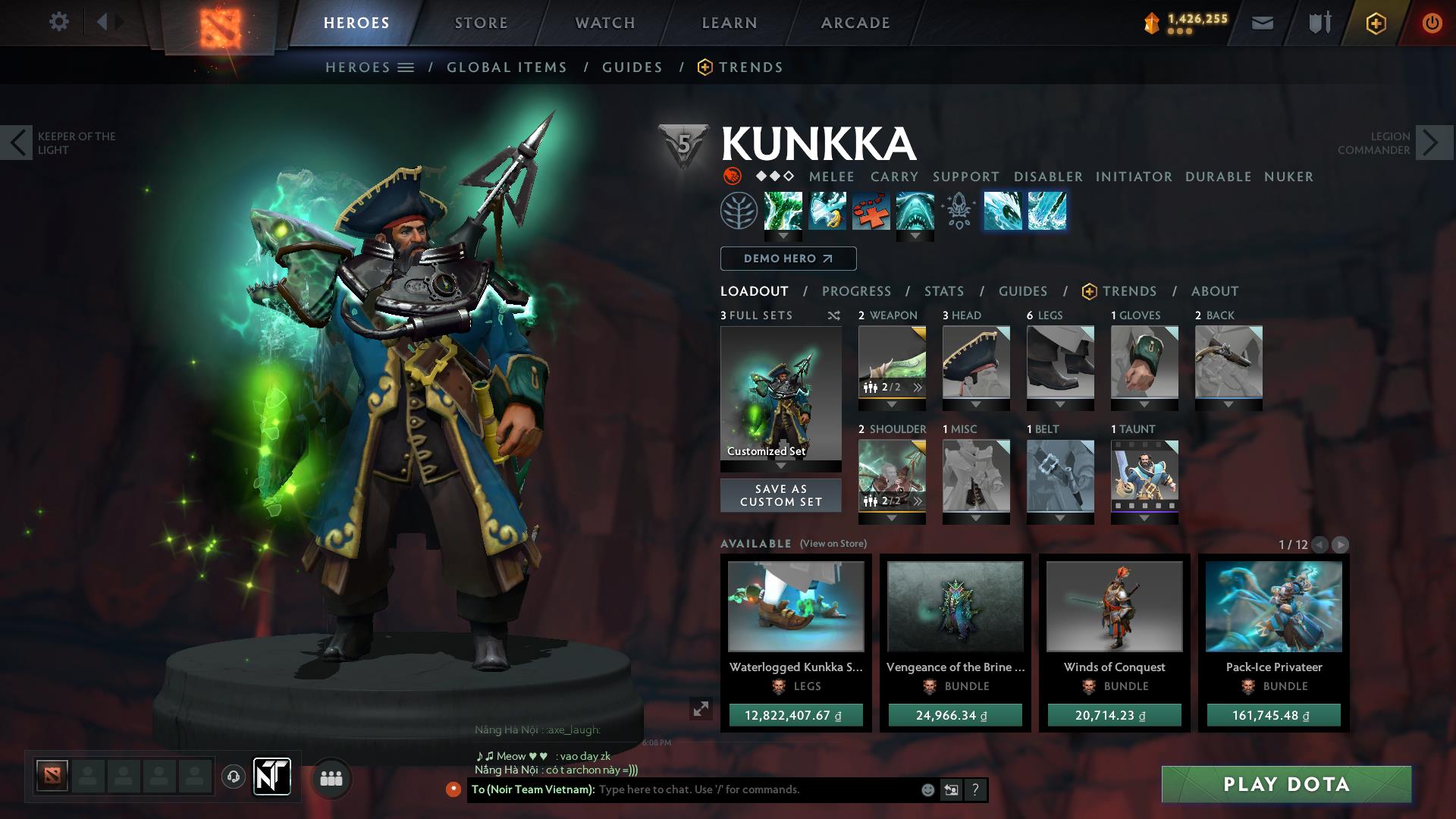Select the Pack-Ice Privateer bundle thumbnail
Image resolution: width=1456 pixels, height=819 pixels.
click(1272, 607)
